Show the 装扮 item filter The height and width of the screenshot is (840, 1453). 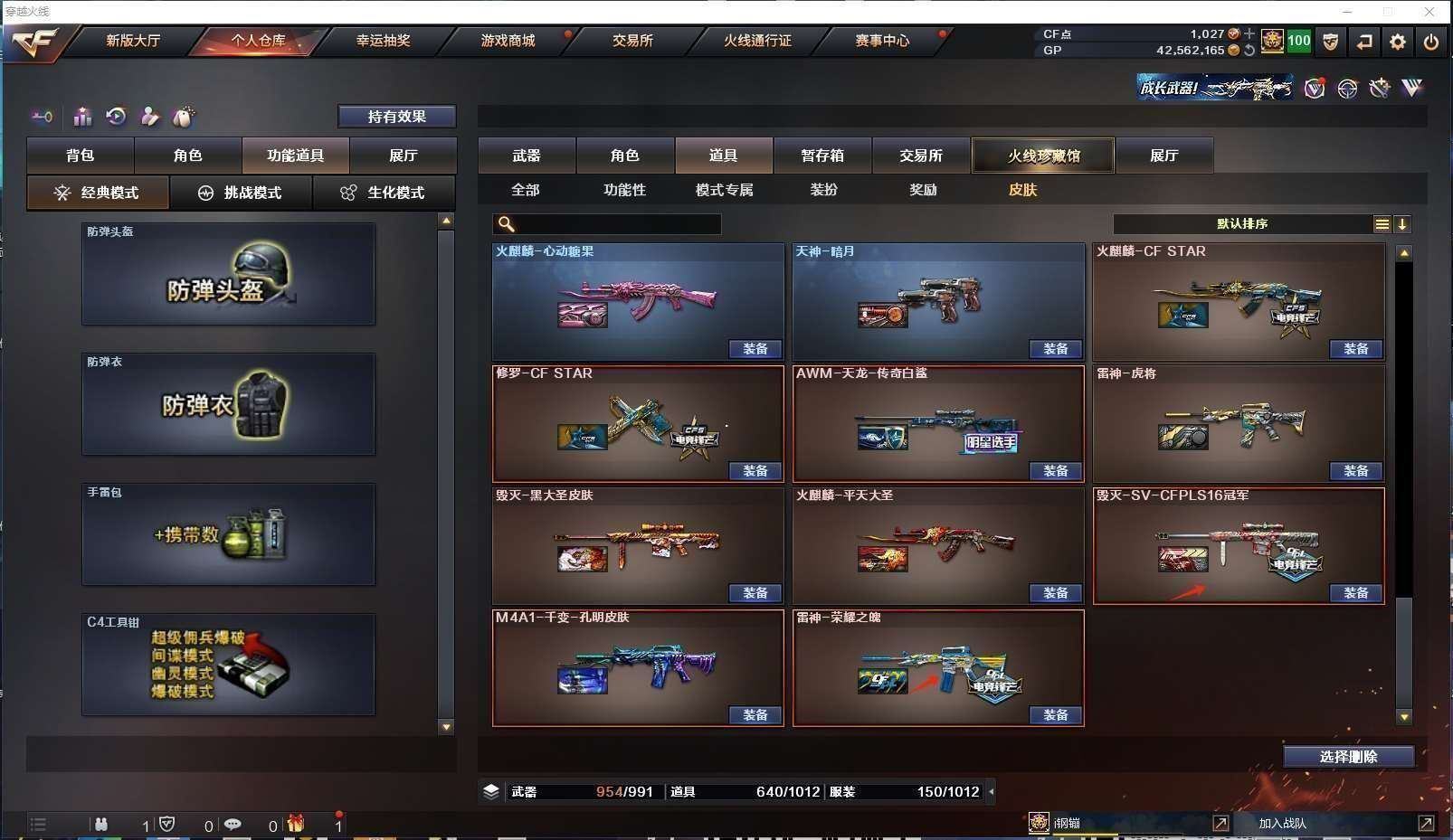coord(823,190)
